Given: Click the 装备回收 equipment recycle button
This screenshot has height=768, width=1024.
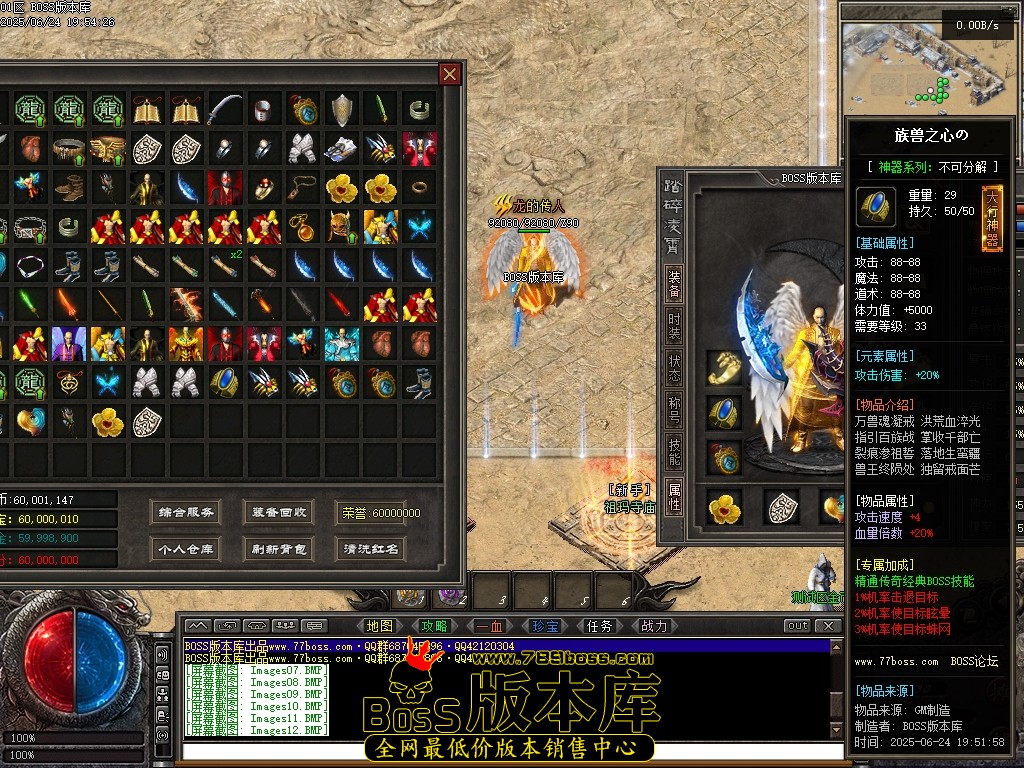Looking at the screenshot, I should 279,513.
